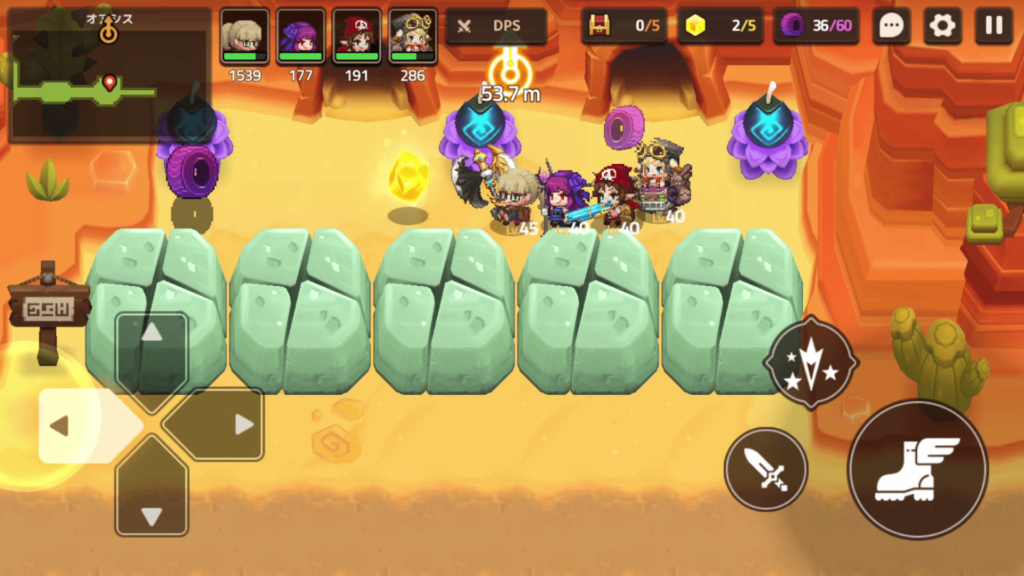Activate the starred chain skill button
The width and height of the screenshot is (1024, 576).
point(810,361)
